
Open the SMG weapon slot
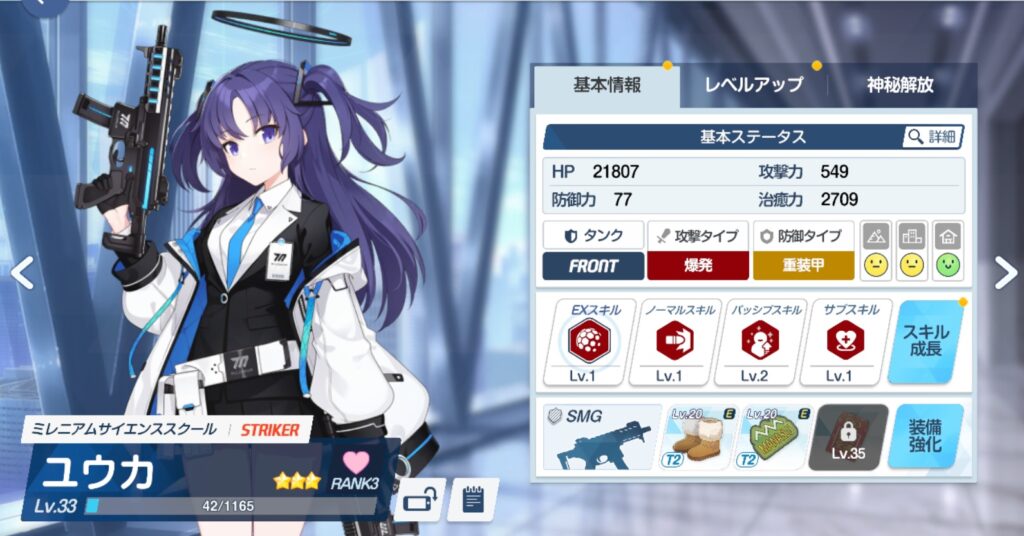(603, 437)
